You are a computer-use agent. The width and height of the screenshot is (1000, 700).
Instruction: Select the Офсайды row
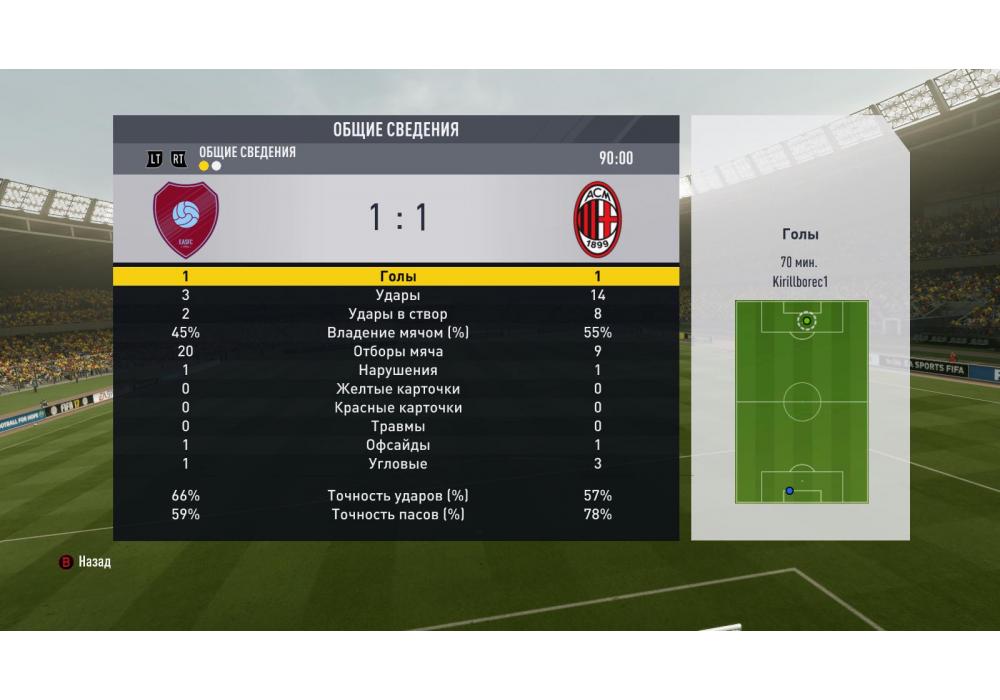(x=397, y=445)
